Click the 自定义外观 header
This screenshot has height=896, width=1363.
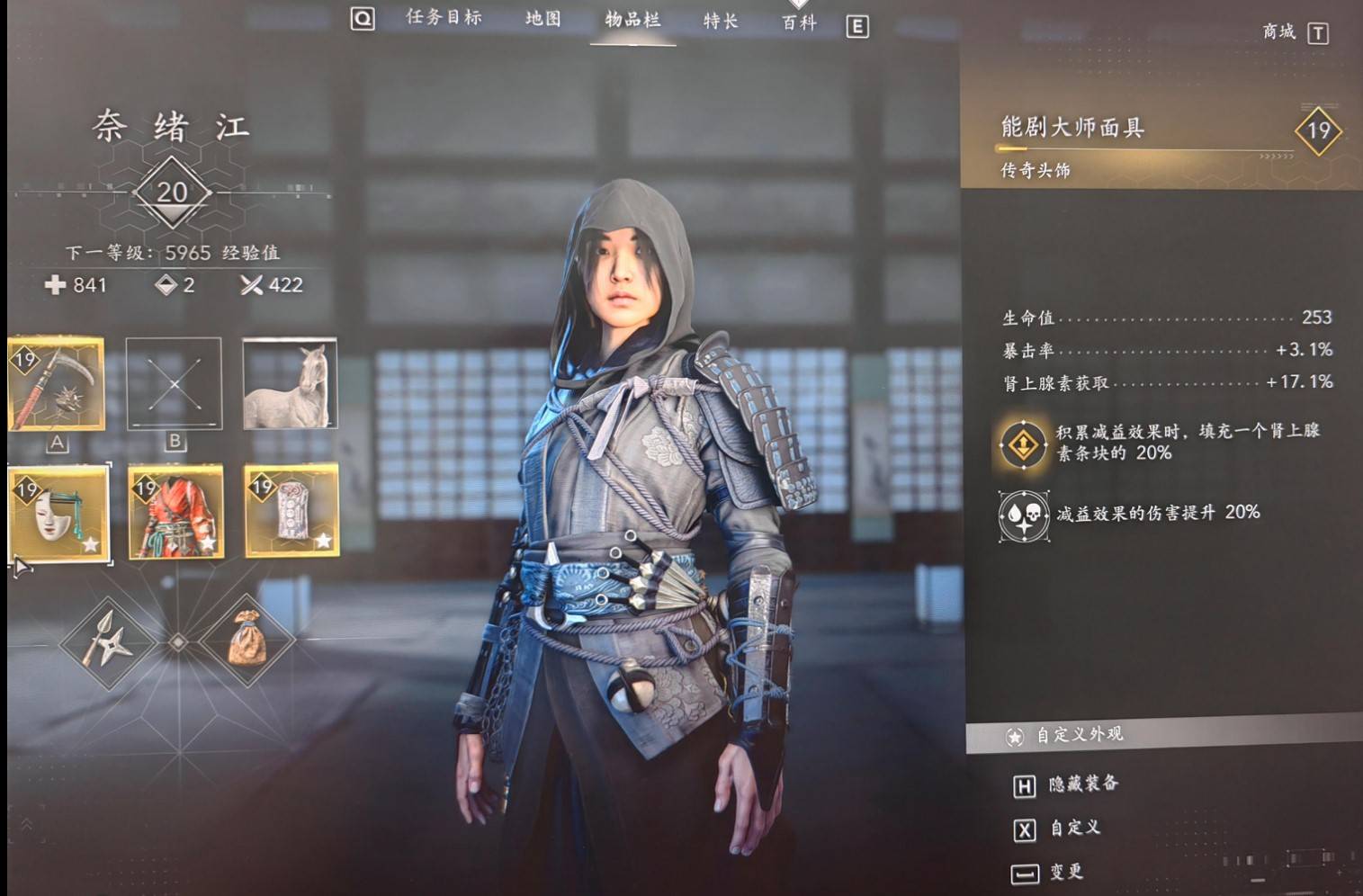coord(1079,735)
